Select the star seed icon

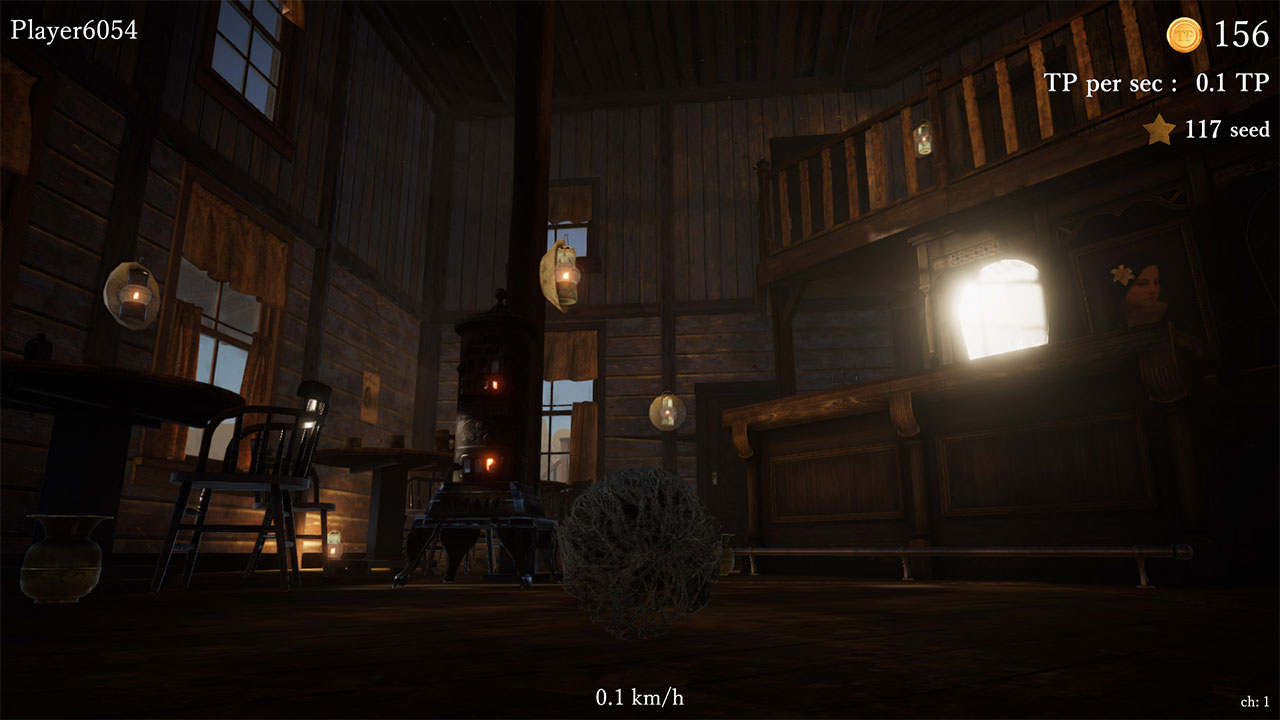(x=1158, y=130)
